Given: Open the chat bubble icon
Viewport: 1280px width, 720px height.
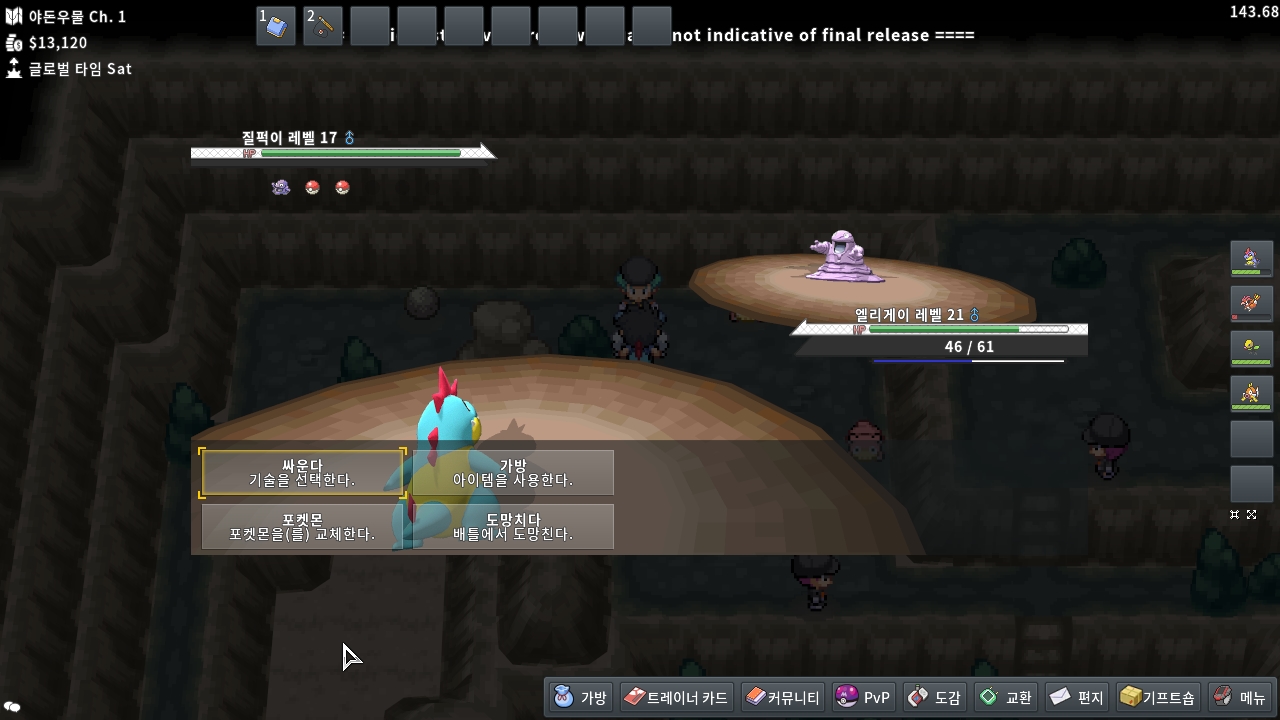Looking at the screenshot, I should coord(12,707).
